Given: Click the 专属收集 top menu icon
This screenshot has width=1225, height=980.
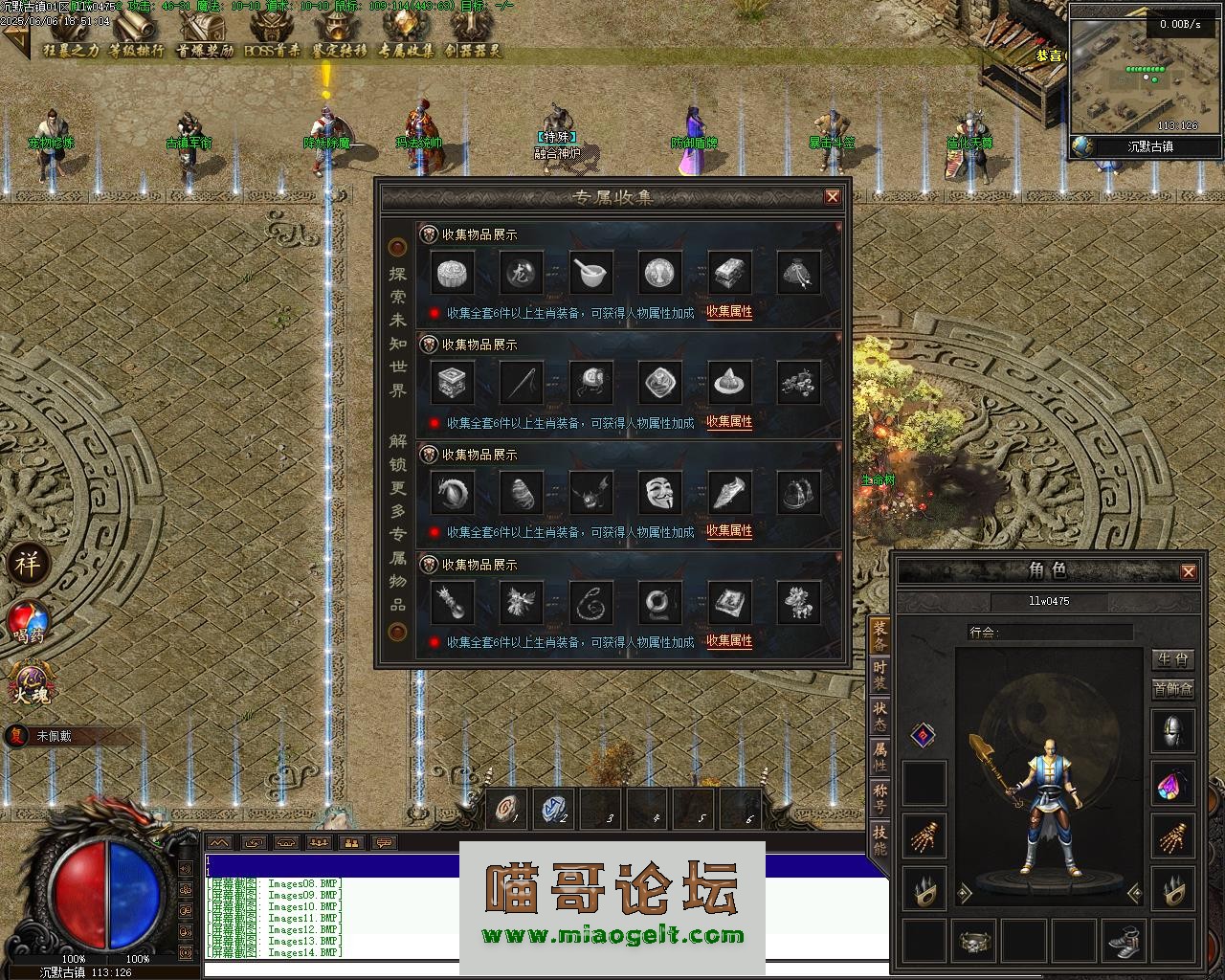Looking at the screenshot, I should (x=406, y=38).
